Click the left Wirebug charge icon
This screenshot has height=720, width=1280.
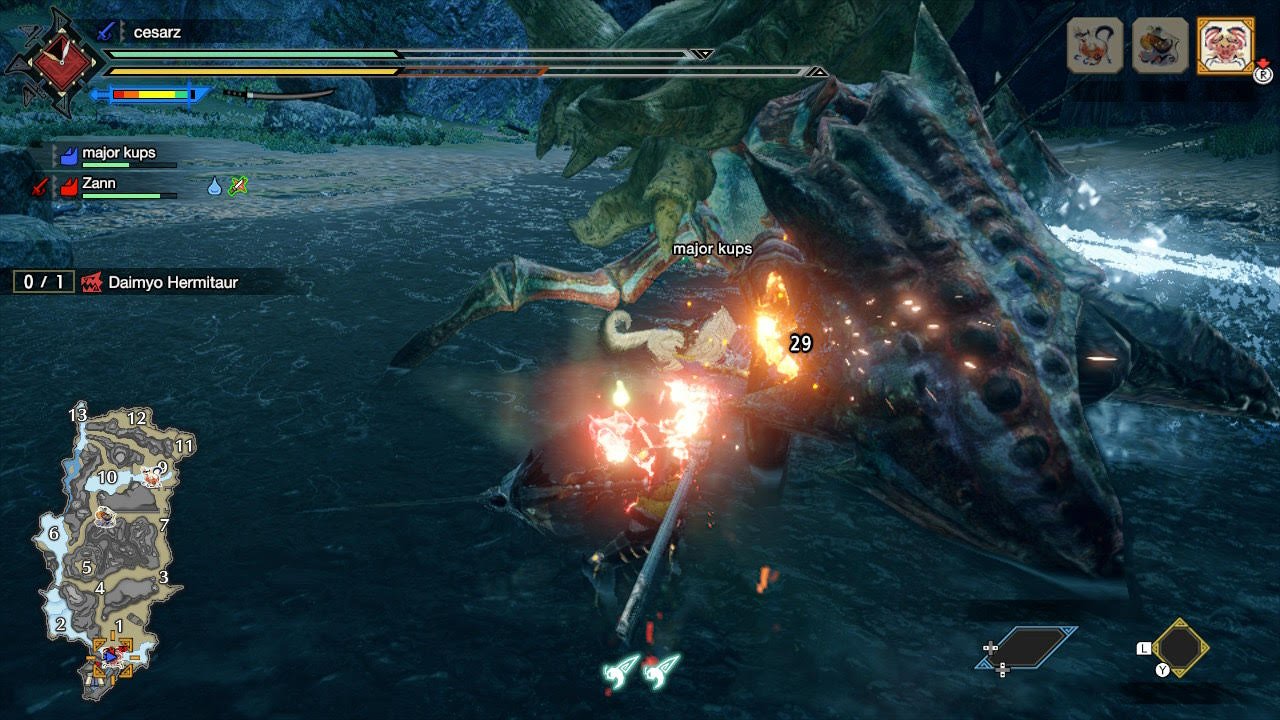point(619,671)
